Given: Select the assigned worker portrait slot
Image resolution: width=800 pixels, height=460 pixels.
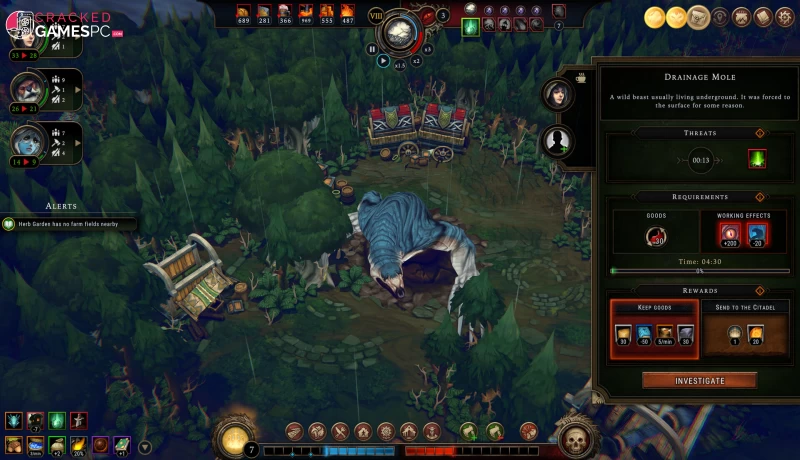Looking at the screenshot, I should 557,94.
